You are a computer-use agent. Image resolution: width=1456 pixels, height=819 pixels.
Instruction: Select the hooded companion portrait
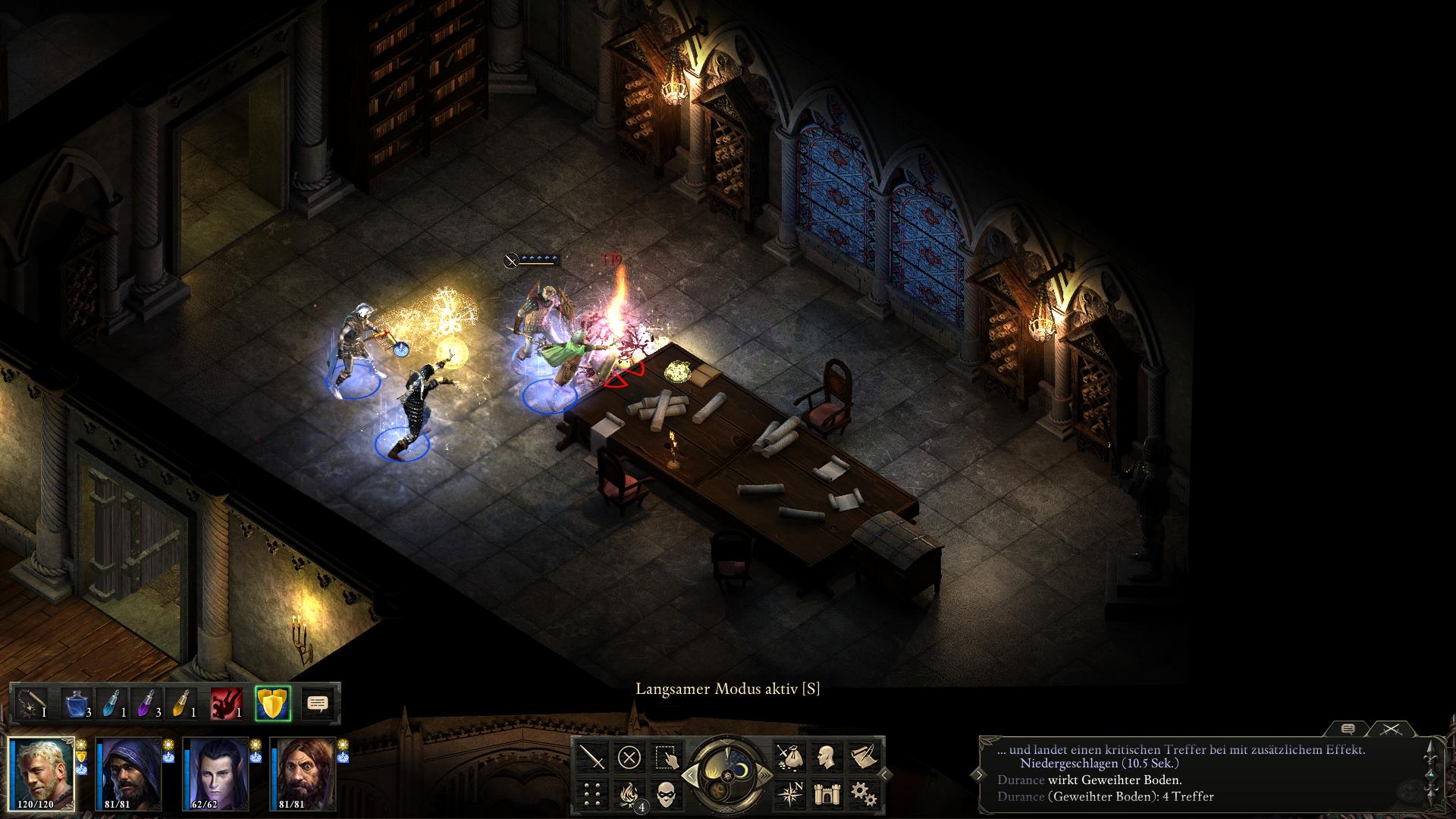click(x=129, y=773)
